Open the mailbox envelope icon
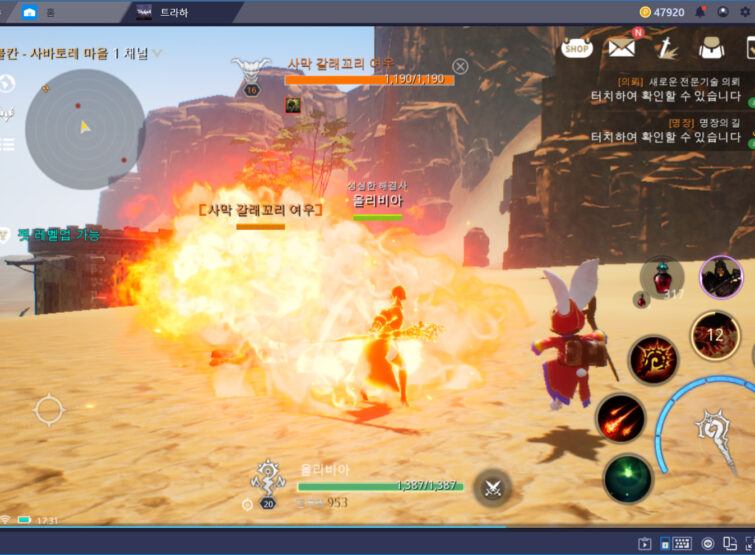755x555 pixels. (x=622, y=46)
